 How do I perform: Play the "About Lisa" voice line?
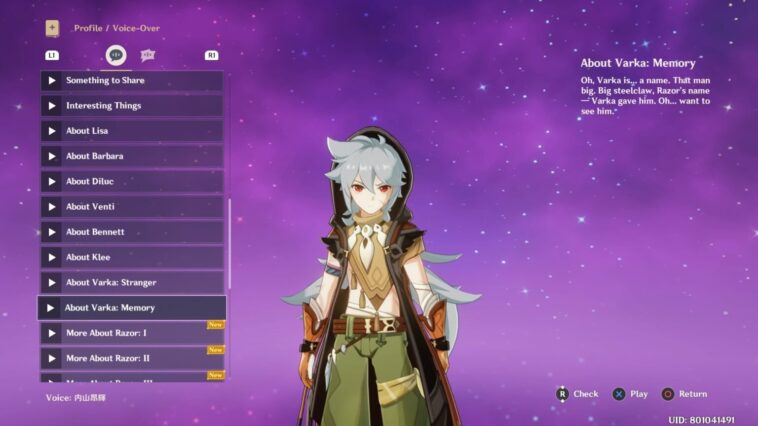coord(132,131)
